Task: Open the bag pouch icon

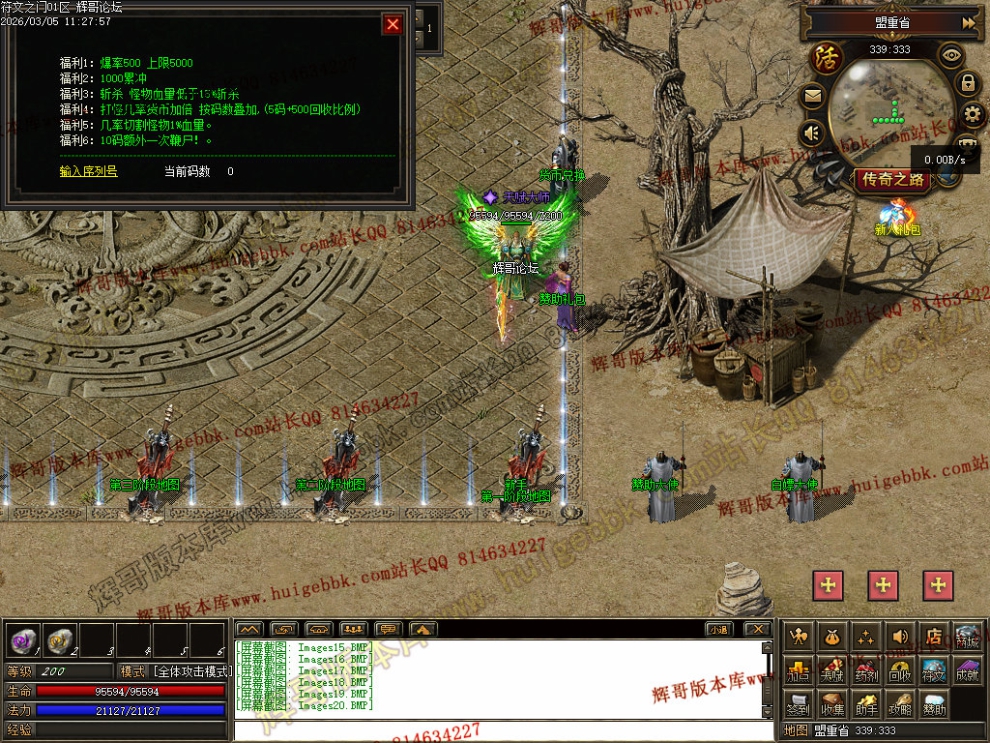Action: 832,636
